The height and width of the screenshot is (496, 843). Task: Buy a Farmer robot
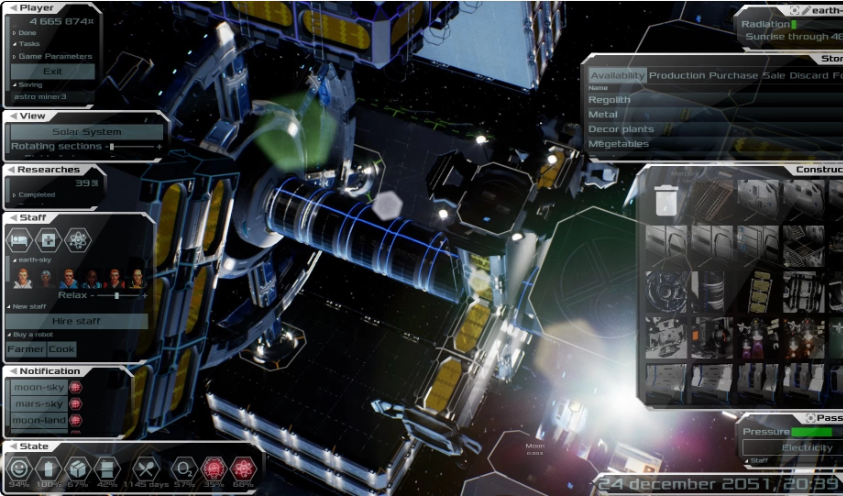pos(26,349)
